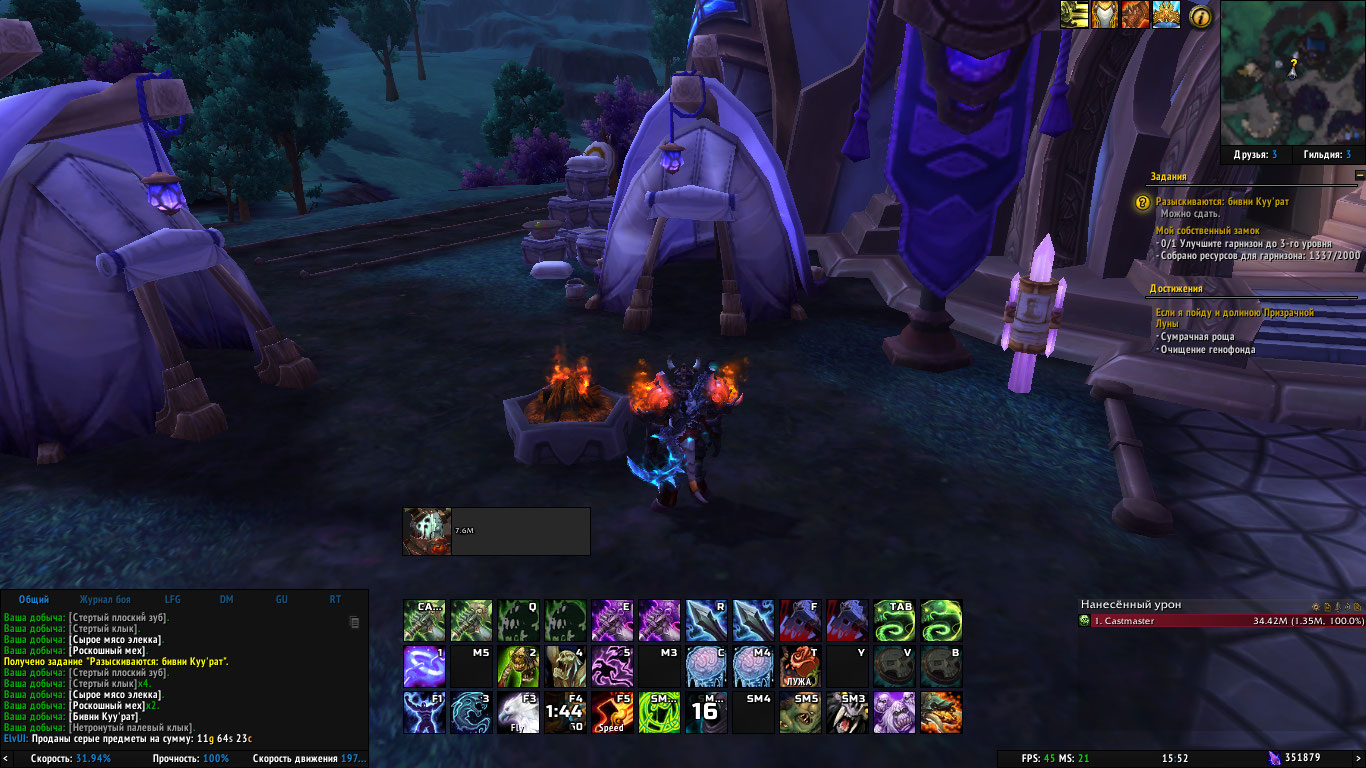The image size is (1366, 768).
Task: Open the LFG chat tab
Action: [x=172, y=599]
